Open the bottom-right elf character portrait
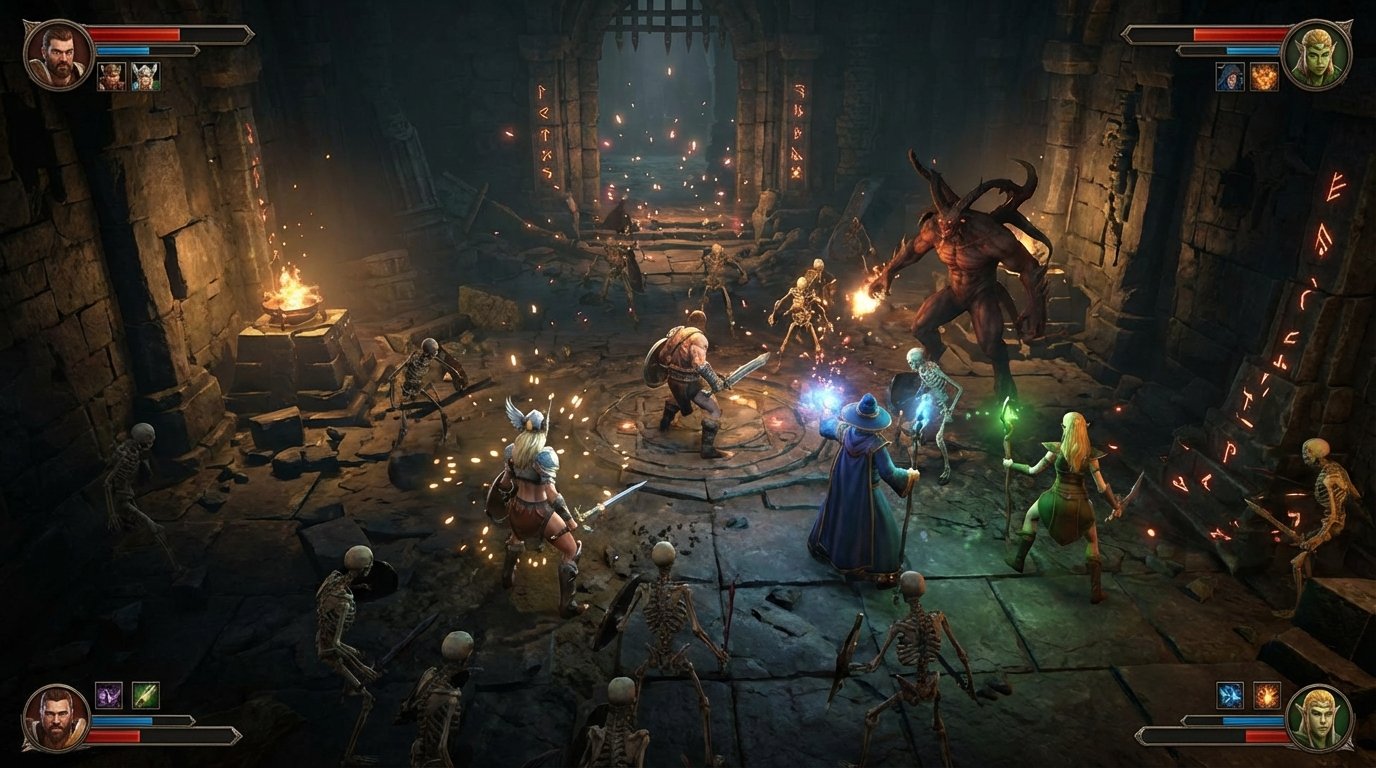The image size is (1376, 768). (1318, 718)
